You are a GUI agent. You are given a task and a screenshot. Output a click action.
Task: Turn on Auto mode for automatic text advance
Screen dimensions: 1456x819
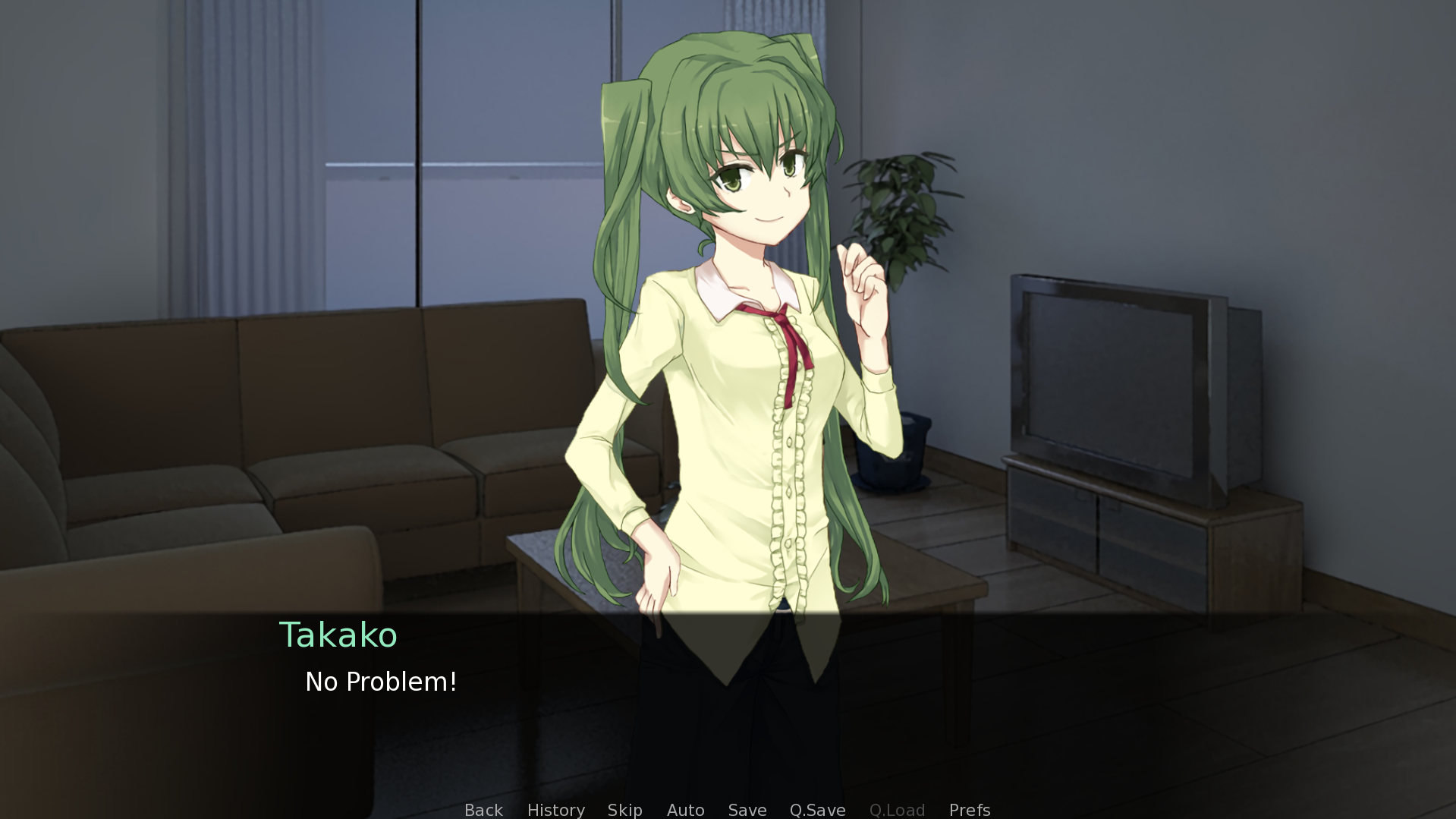point(685,810)
